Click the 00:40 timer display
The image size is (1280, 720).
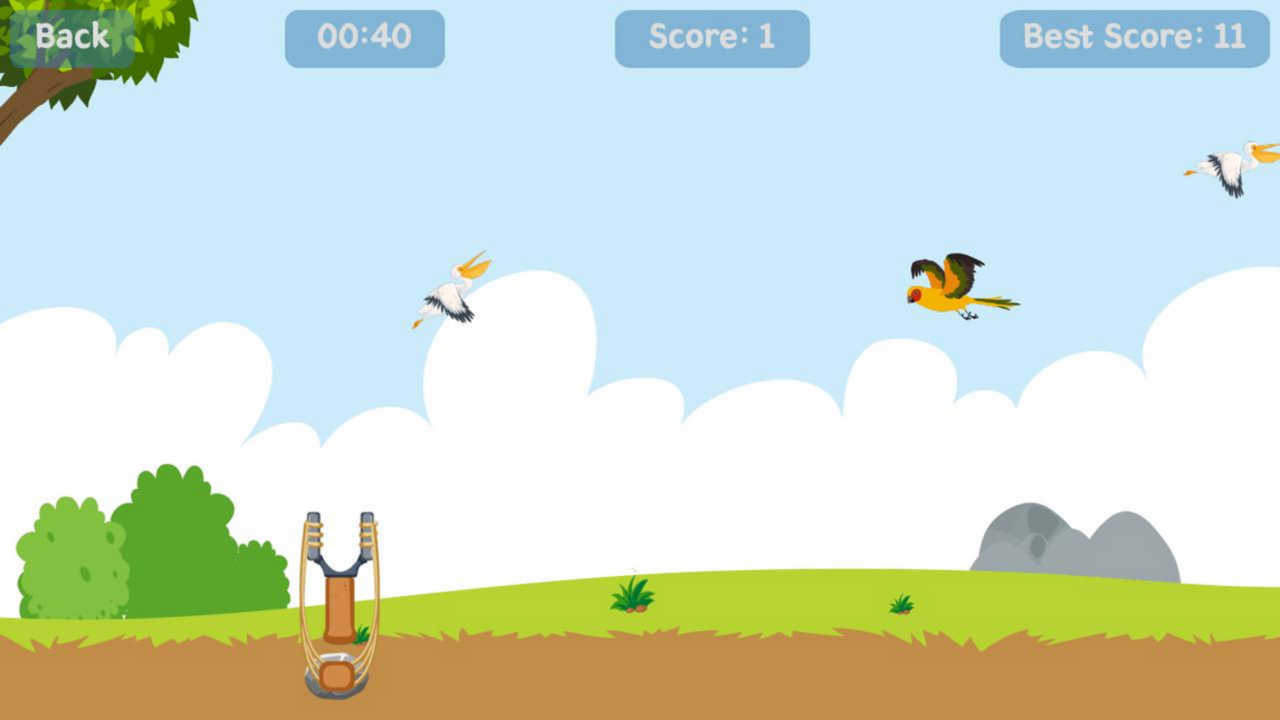click(365, 38)
